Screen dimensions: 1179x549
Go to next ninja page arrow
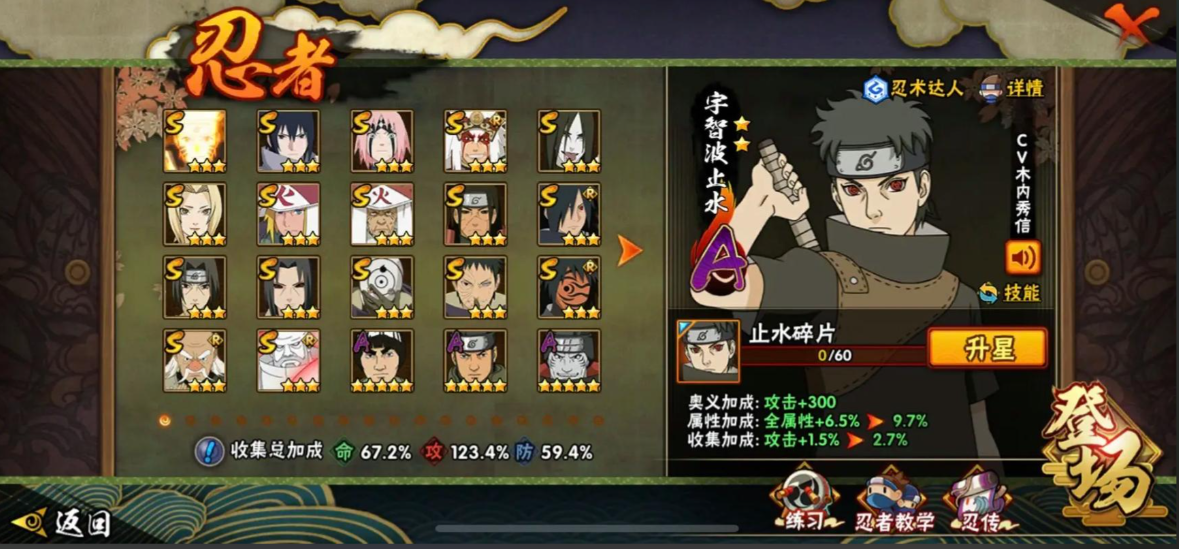coord(630,251)
